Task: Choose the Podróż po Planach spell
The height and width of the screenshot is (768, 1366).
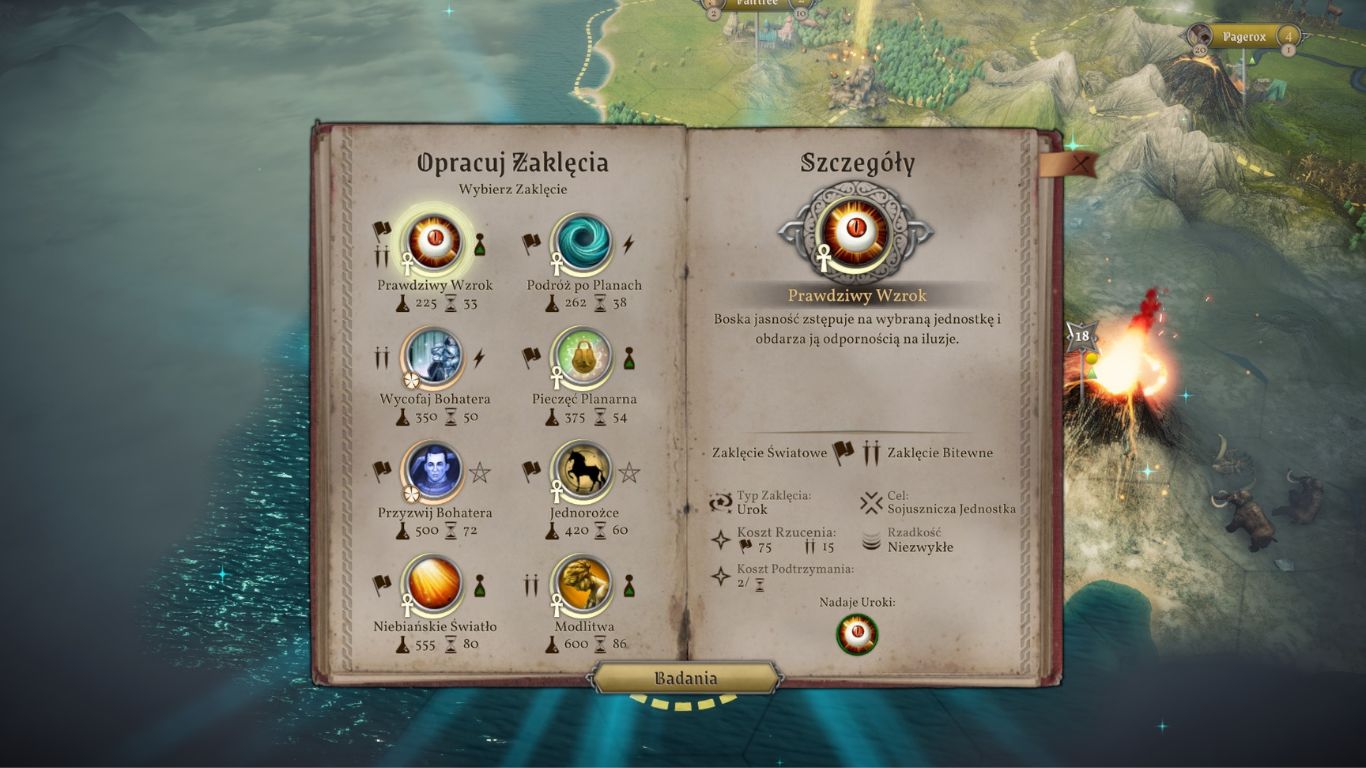Action: [582, 243]
